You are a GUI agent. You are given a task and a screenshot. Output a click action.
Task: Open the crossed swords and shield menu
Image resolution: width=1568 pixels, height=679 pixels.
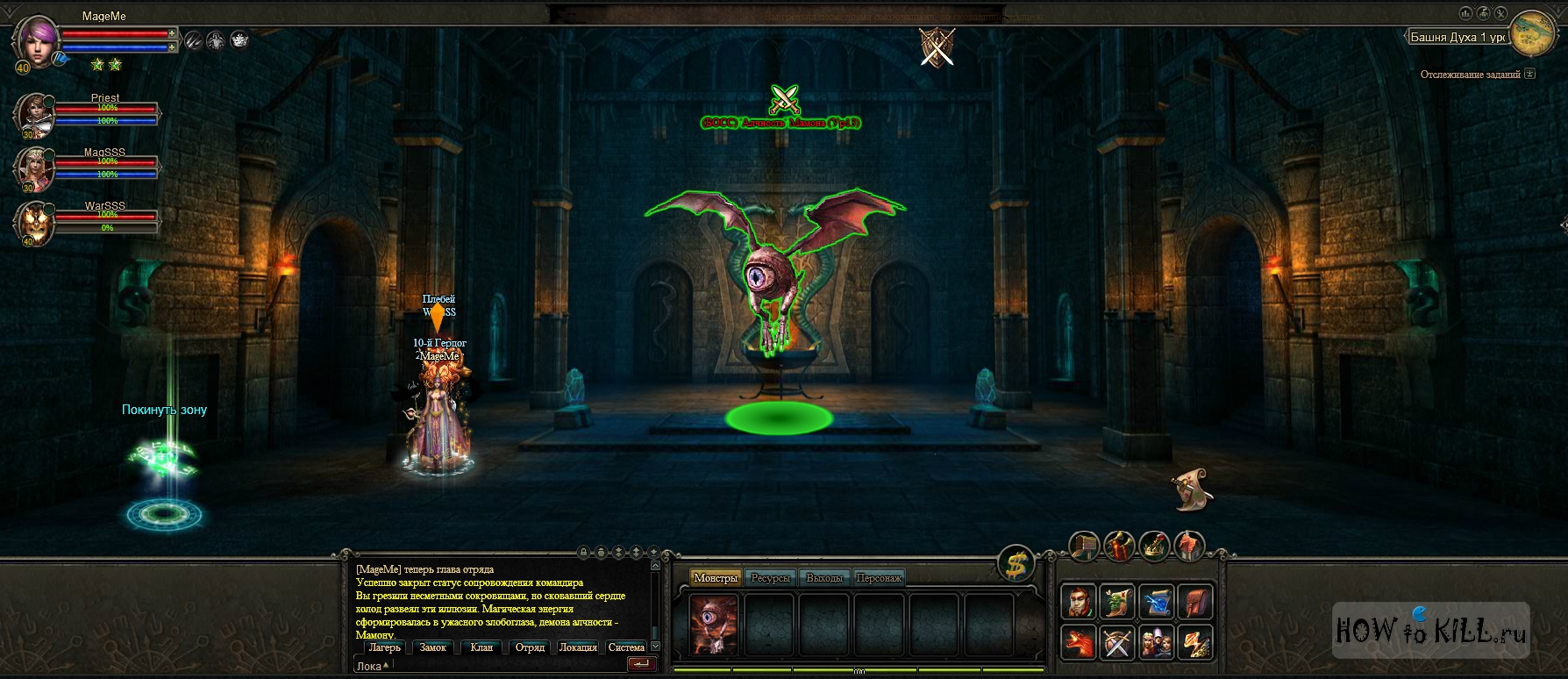point(1117,641)
